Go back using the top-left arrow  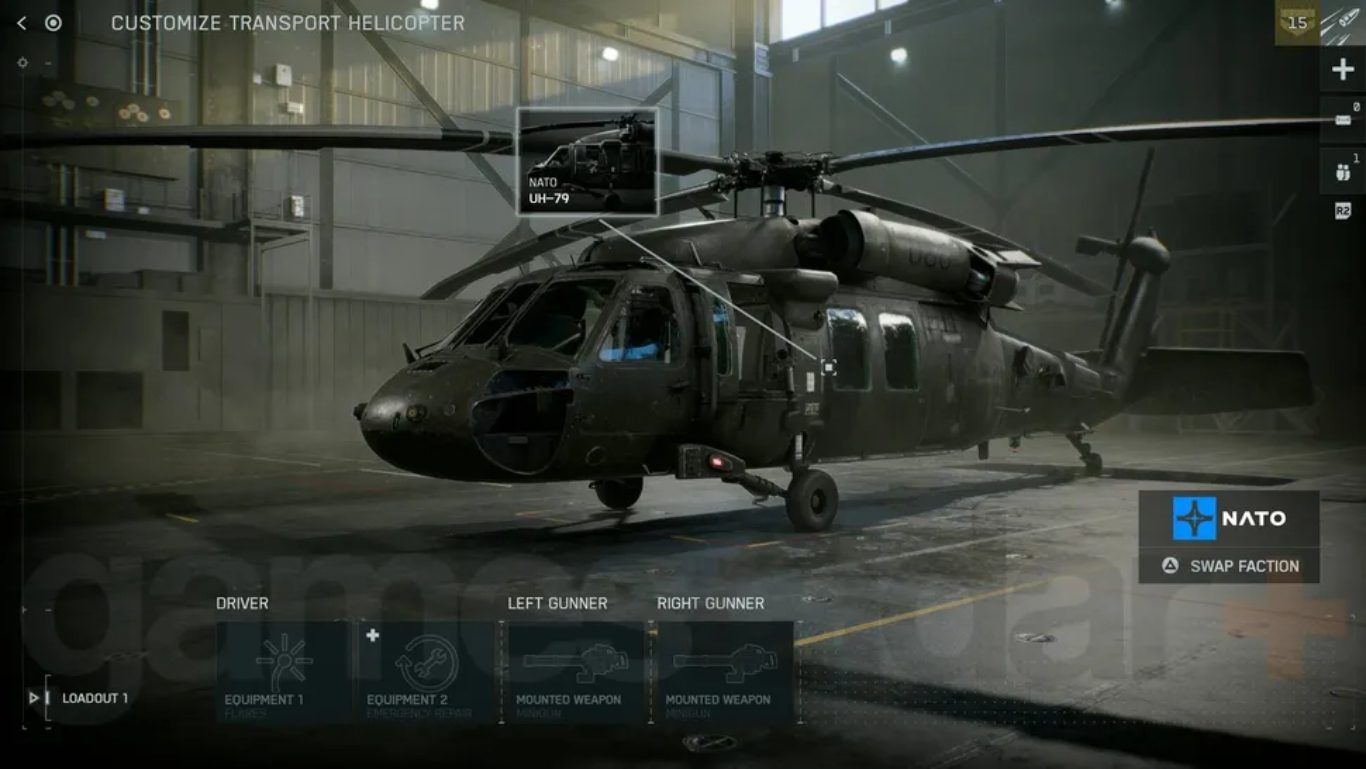[22, 23]
